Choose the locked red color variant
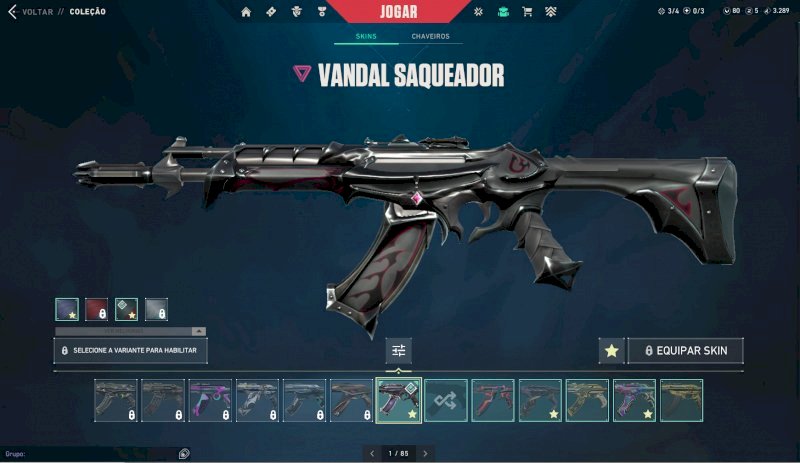 tap(96, 309)
